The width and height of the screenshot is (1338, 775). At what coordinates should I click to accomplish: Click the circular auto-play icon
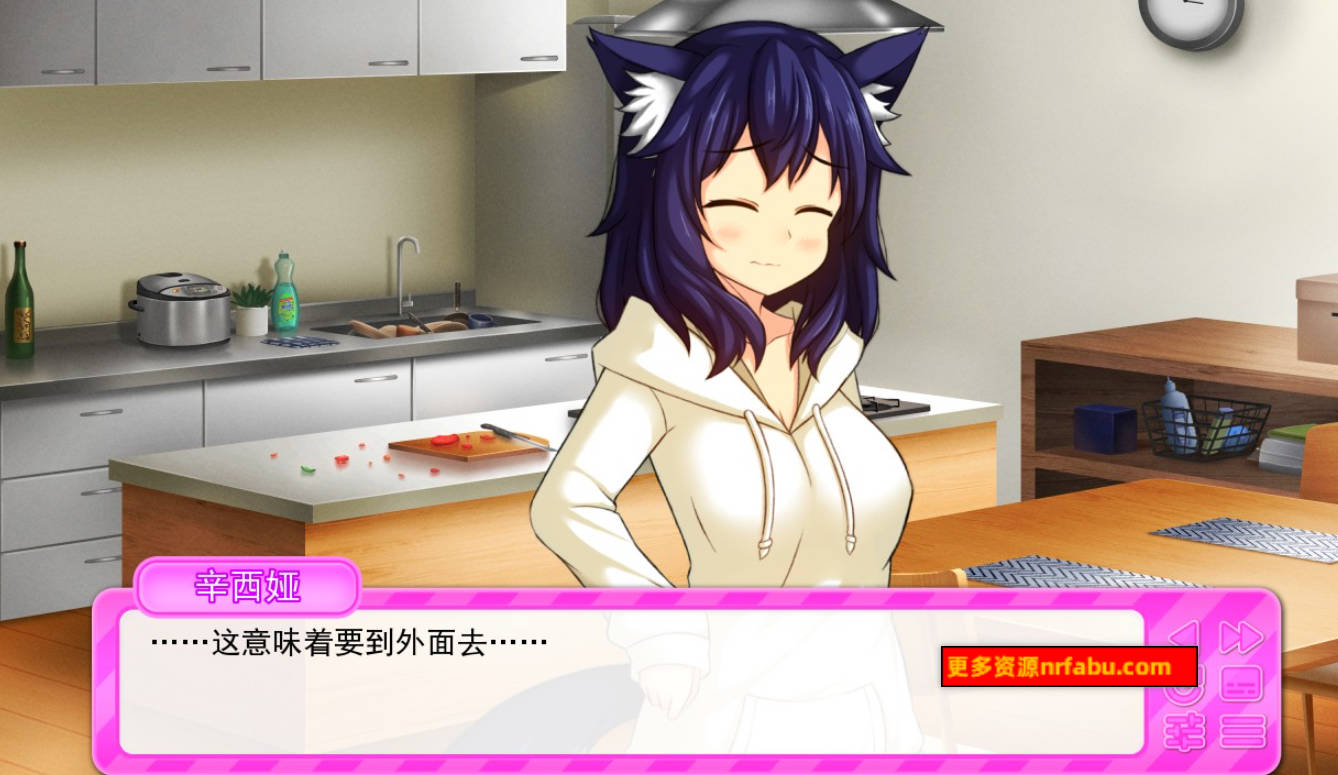(x=1182, y=686)
